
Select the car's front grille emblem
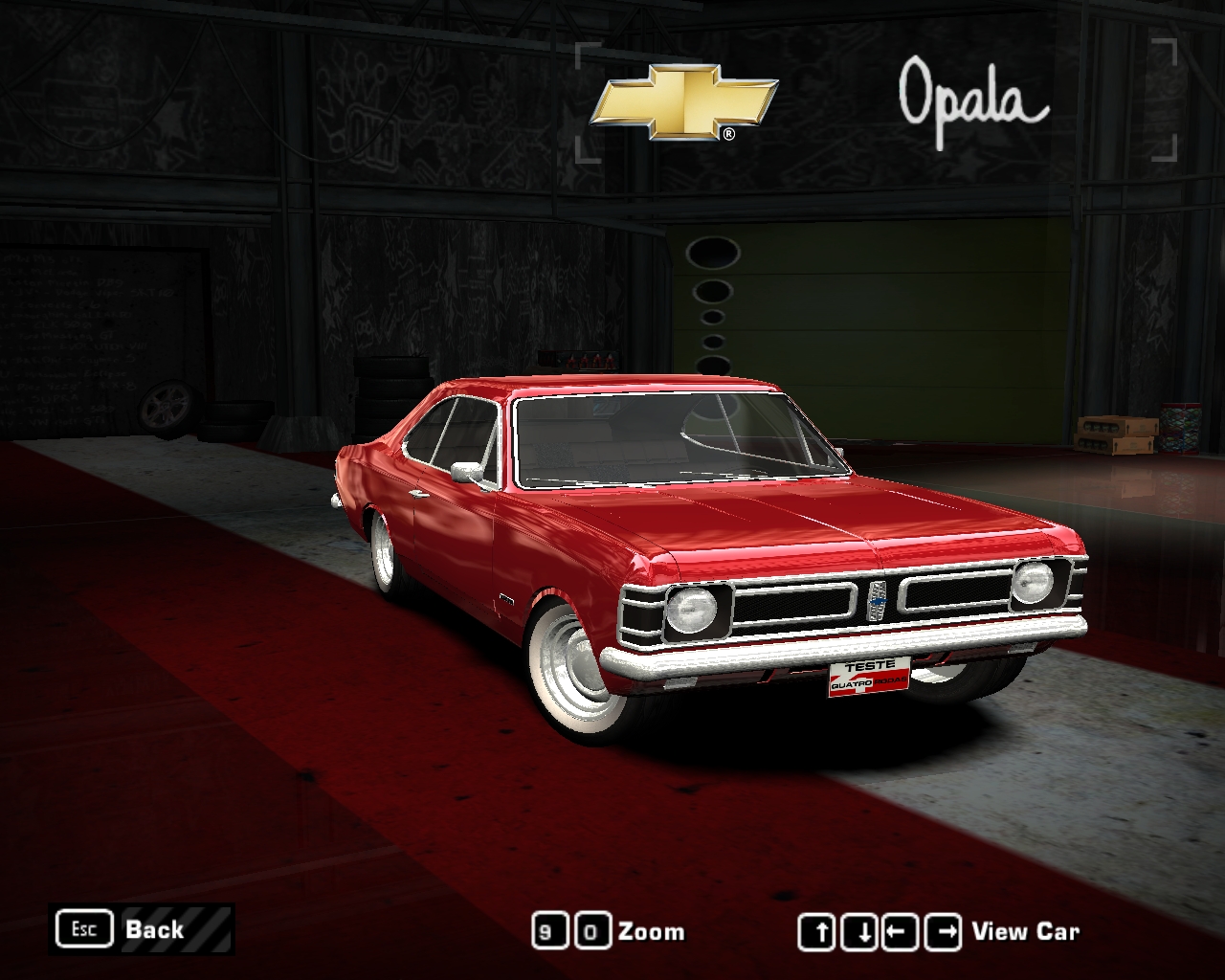[880, 602]
